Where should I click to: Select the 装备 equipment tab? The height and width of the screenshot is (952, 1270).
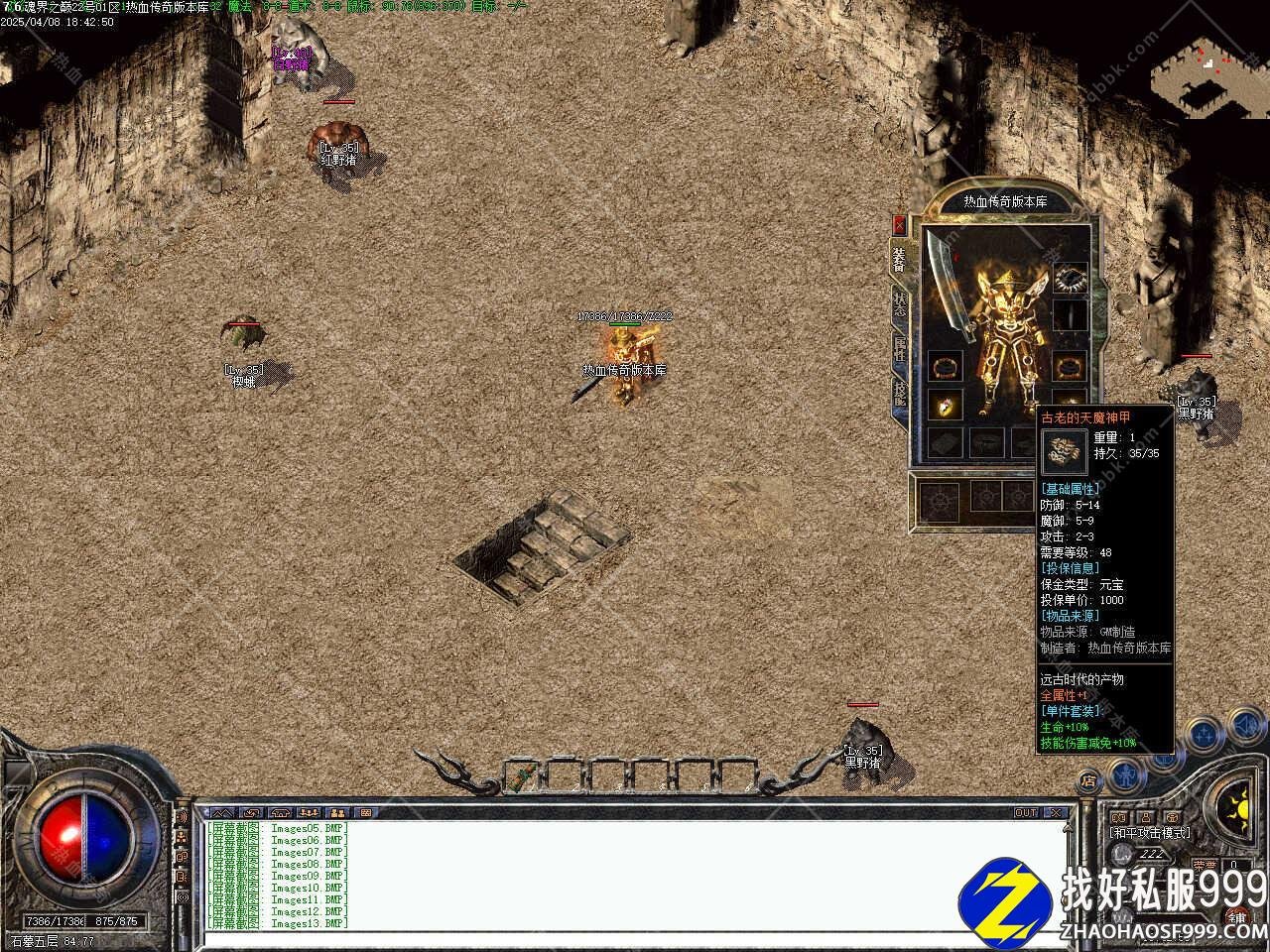tap(899, 259)
